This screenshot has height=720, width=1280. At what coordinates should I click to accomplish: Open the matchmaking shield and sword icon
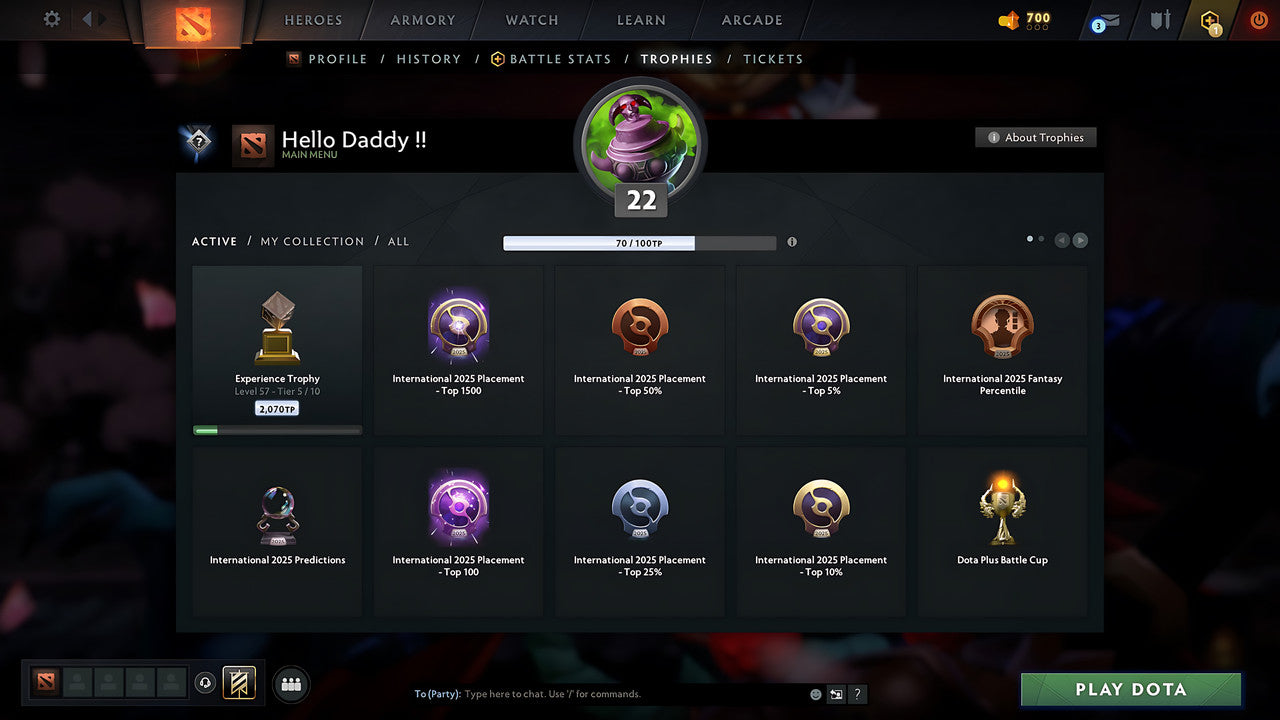tap(1160, 20)
